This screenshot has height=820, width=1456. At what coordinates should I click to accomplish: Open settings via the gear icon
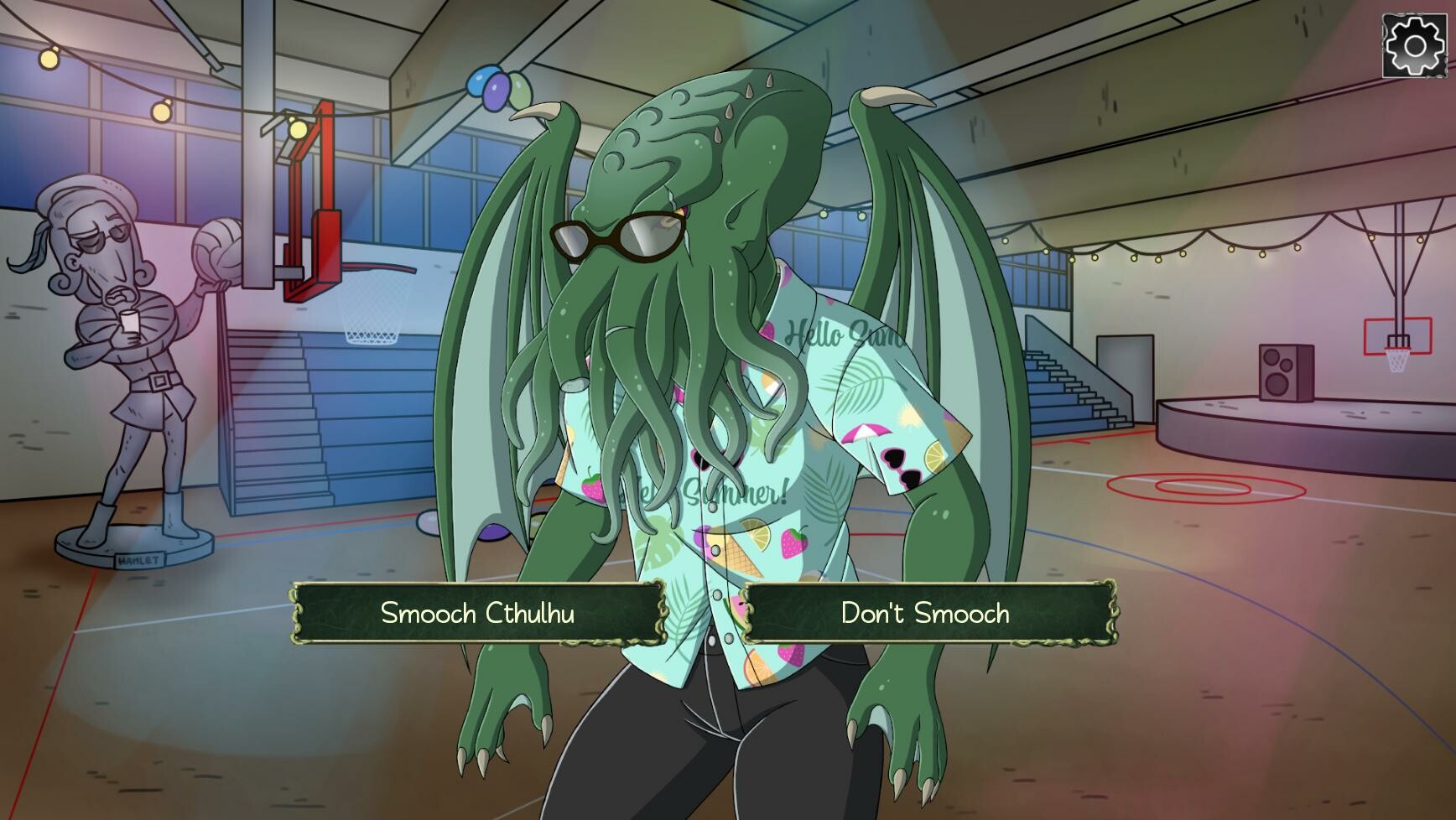click(x=1414, y=46)
